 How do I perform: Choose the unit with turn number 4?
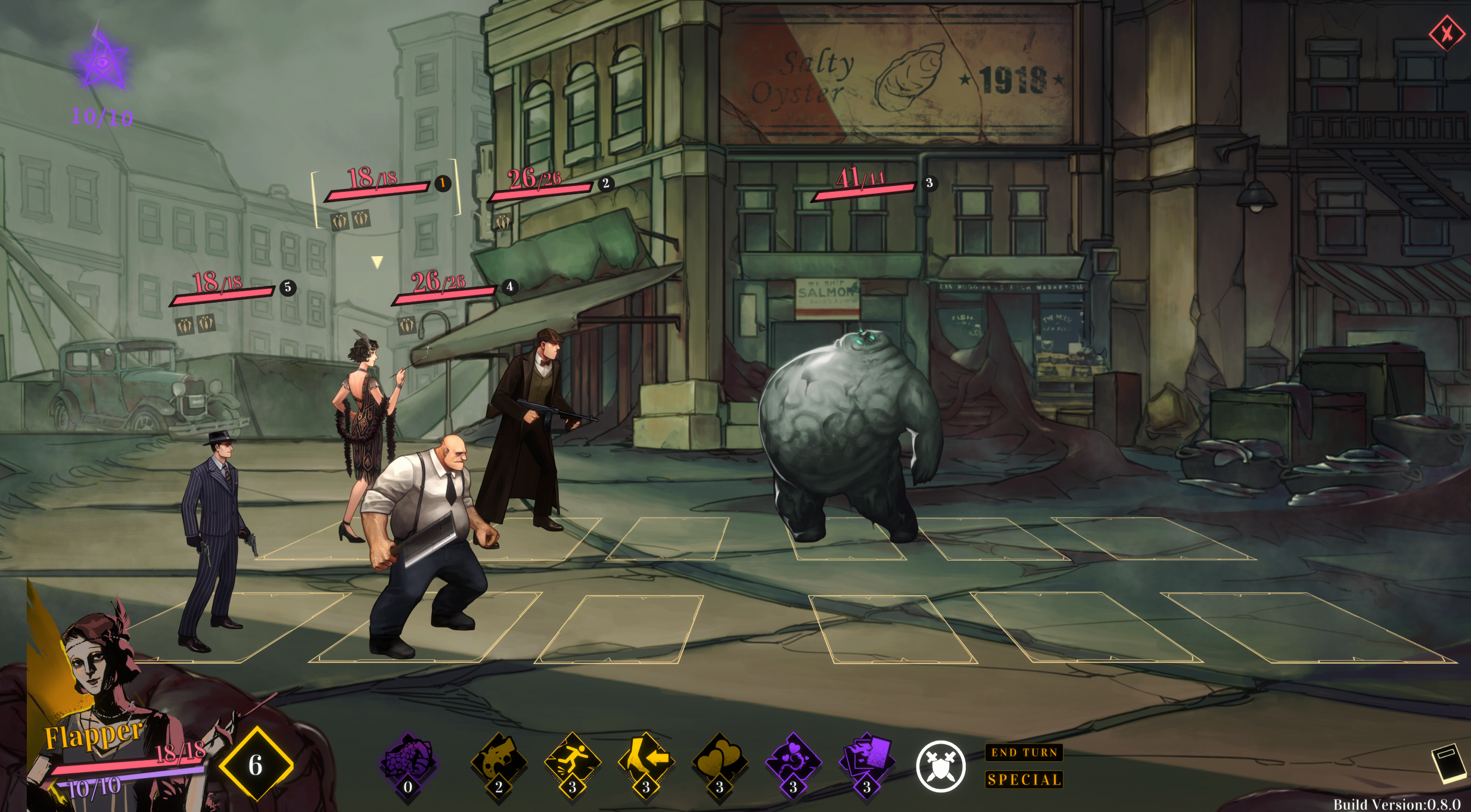(509, 287)
